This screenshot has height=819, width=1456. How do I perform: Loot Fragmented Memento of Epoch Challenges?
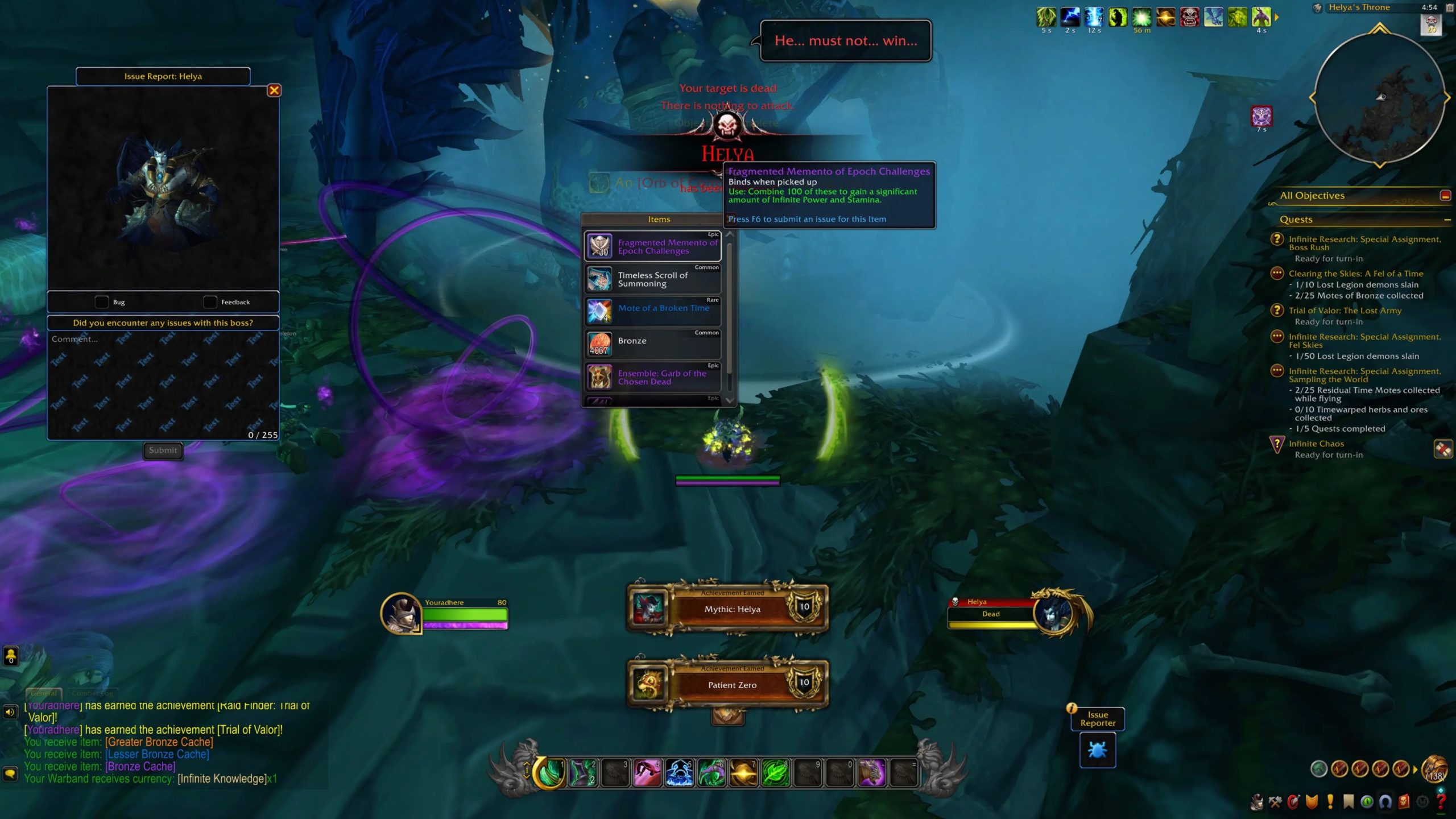point(653,247)
